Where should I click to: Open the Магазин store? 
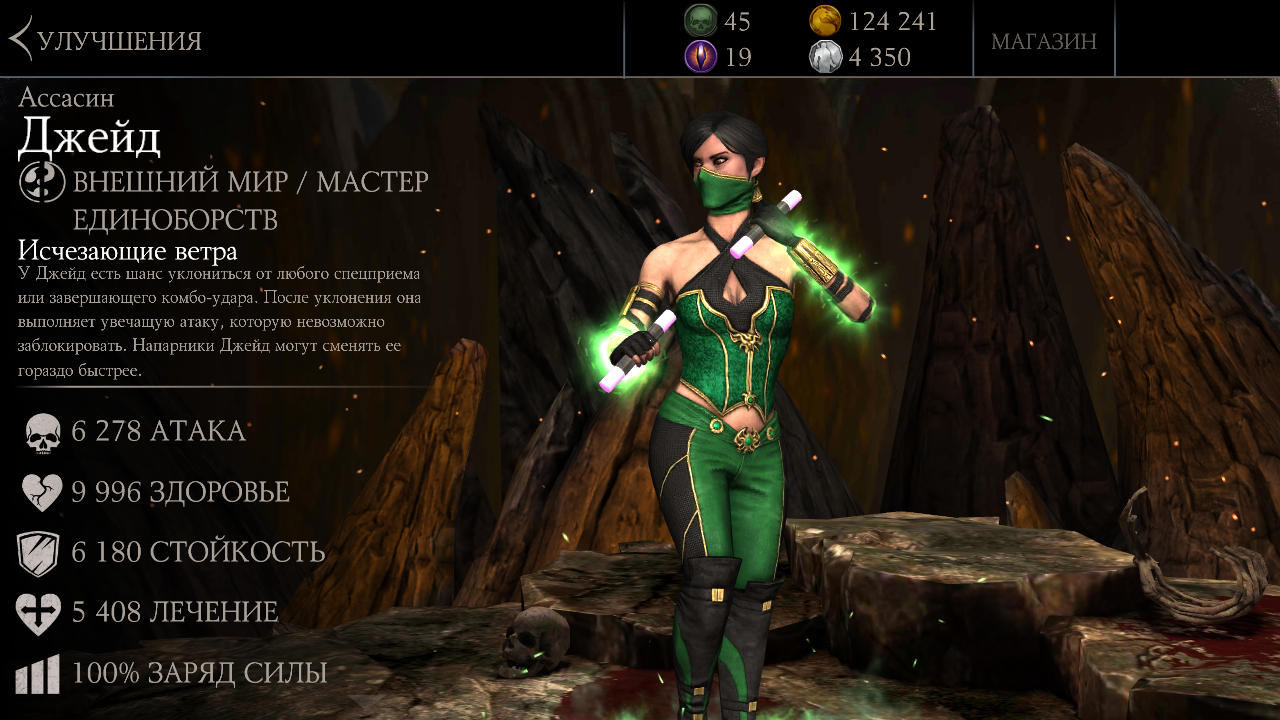[x=1043, y=41]
